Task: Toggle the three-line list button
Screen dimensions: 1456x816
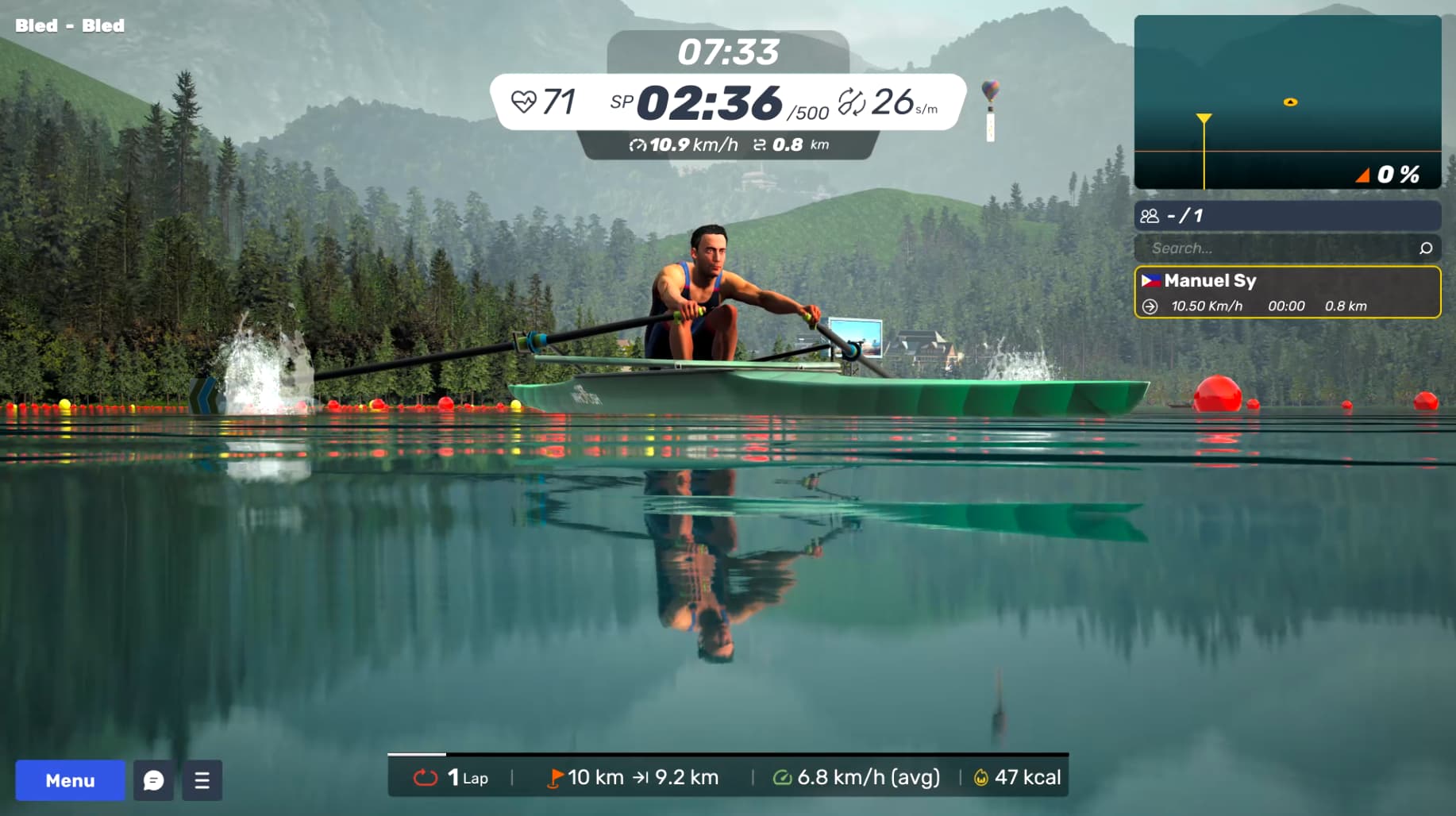Action: pyautogui.click(x=202, y=780)
